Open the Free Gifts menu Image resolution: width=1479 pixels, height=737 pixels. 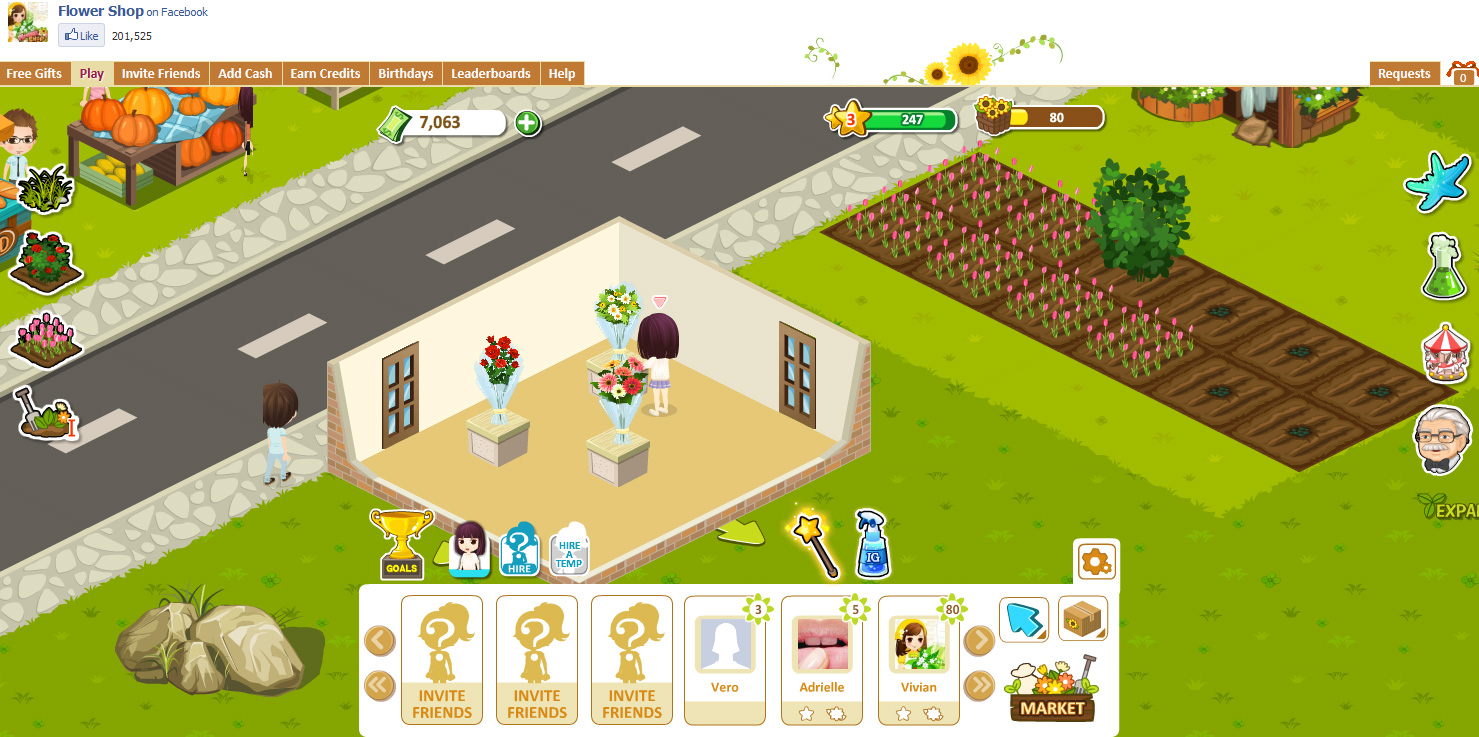coord(35,73)
